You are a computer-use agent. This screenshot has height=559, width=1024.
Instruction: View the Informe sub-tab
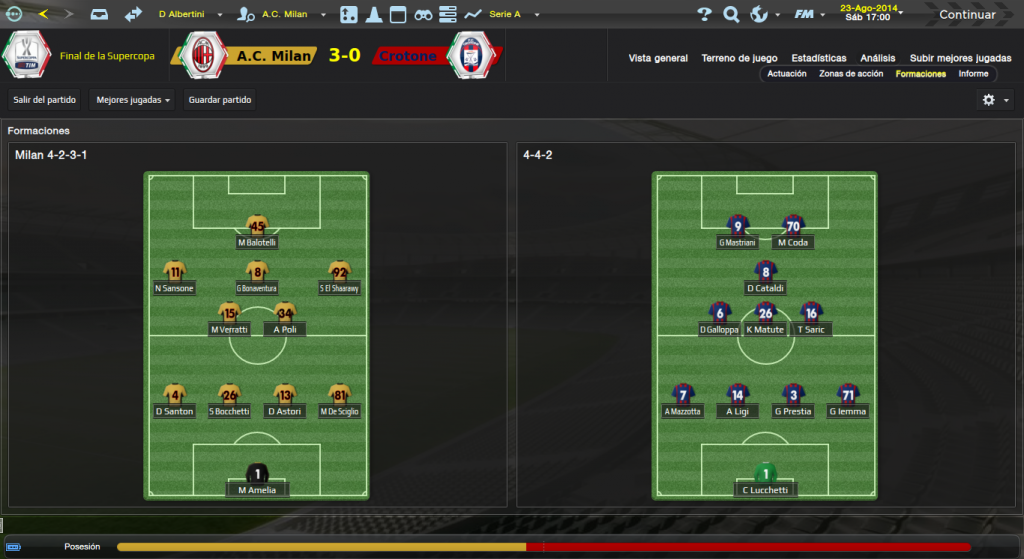click(x=973, y=74)
